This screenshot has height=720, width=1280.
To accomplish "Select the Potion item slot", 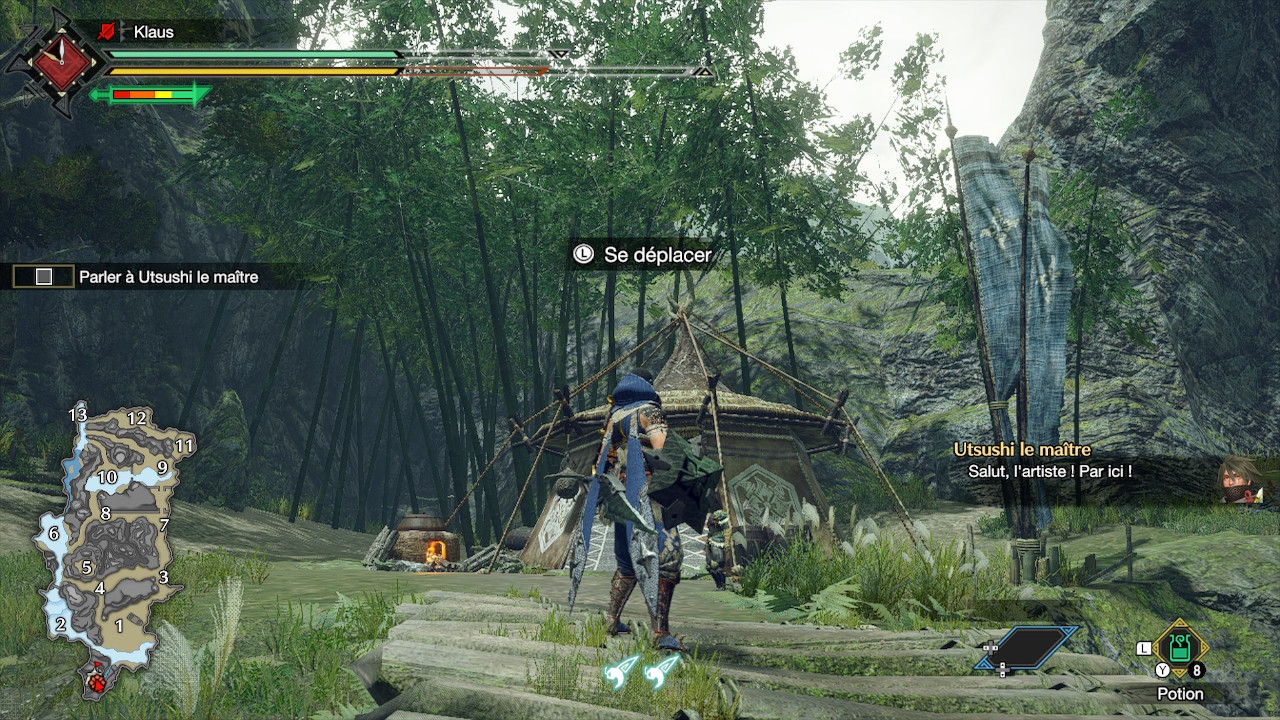I will coord(1180,648).
